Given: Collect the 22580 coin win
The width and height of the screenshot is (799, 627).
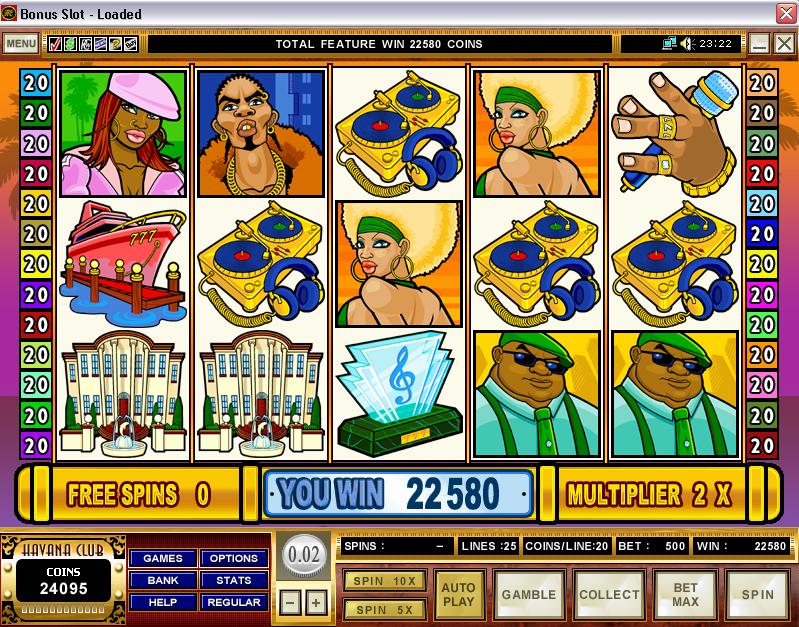Looking at the screenshot, I should coord(608,595).
